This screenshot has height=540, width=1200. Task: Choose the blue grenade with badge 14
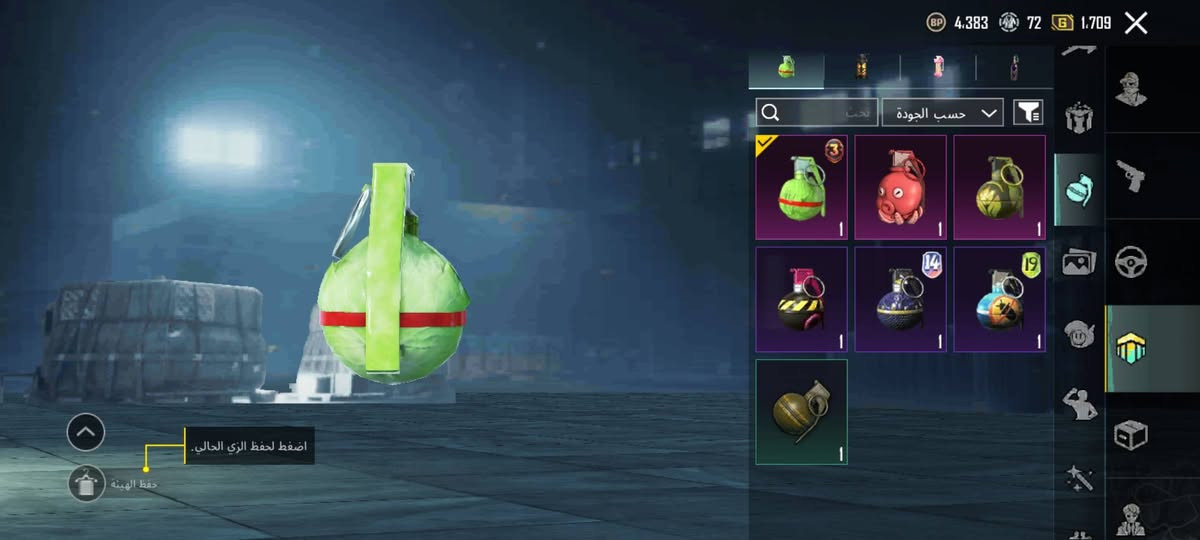coord(900,300)
